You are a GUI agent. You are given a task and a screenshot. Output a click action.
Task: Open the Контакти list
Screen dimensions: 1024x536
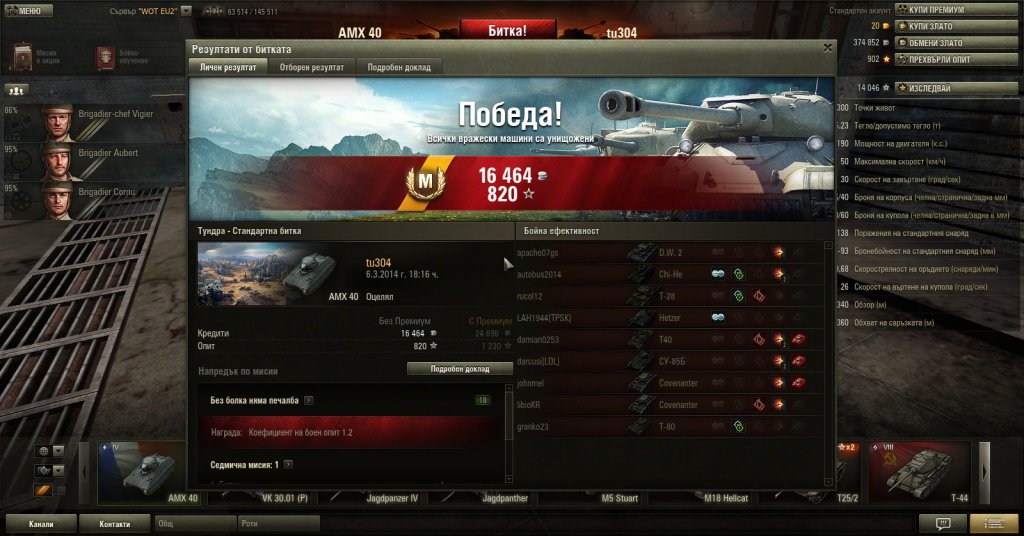click(x=114, y=523)
